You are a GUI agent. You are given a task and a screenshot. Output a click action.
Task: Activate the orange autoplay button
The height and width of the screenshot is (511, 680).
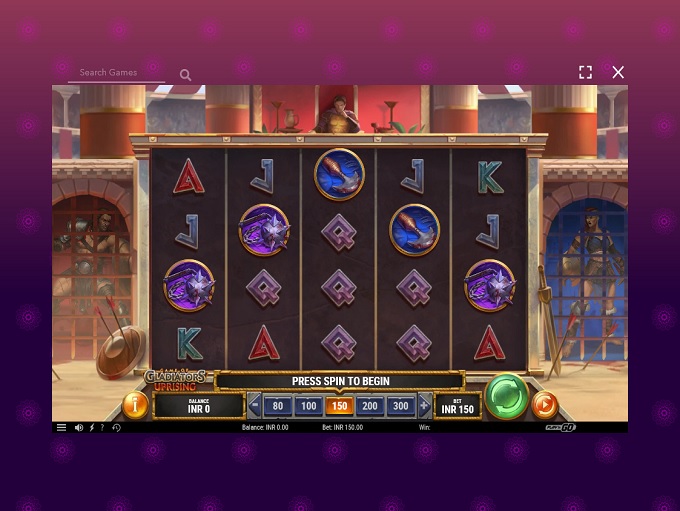[545, 404]
